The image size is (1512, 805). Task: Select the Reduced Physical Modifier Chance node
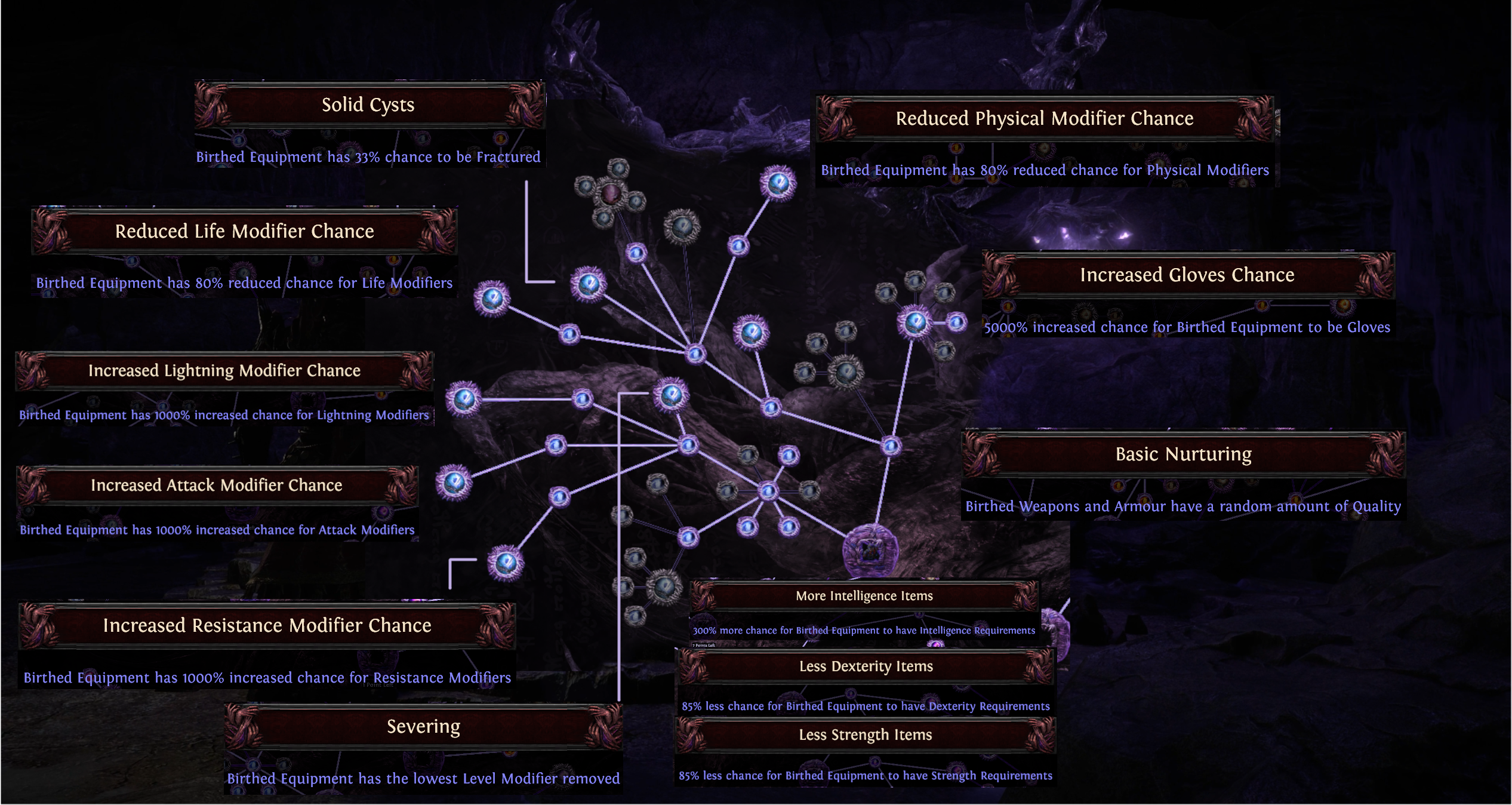click(778, 183)
